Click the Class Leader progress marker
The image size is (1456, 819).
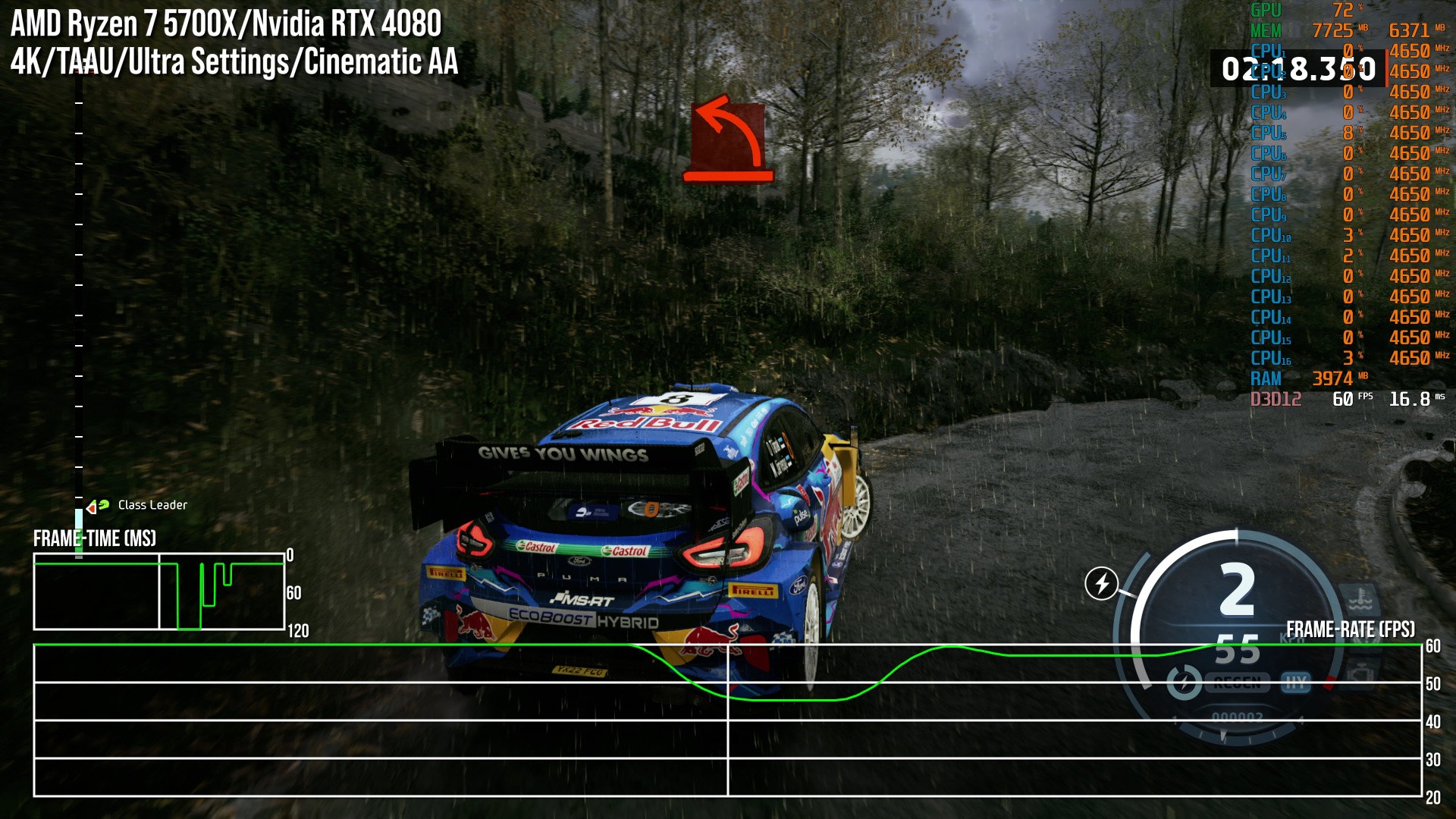click(x=97, y=506)
